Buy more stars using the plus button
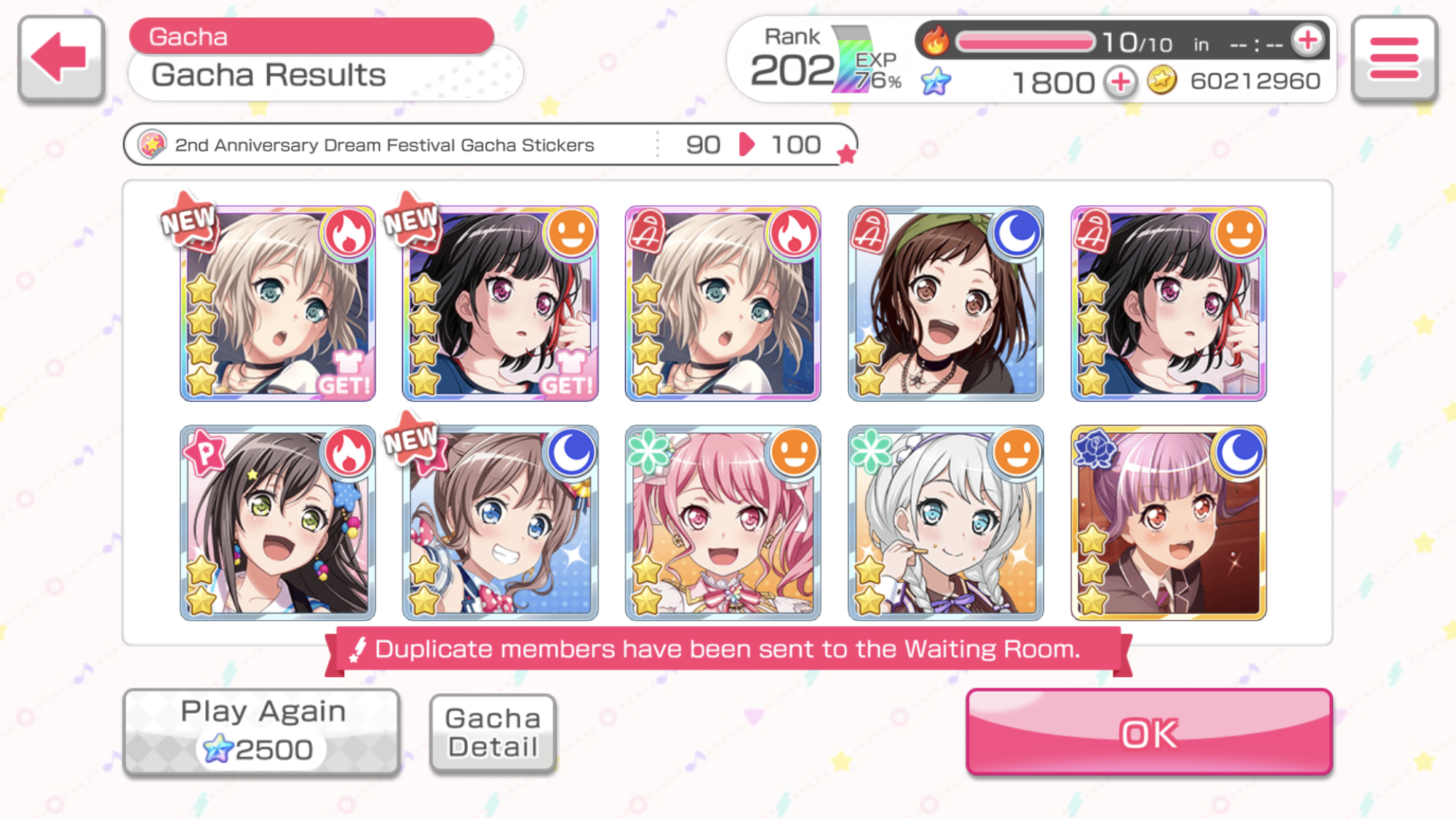This screenshot has height=819, width=1456. pos(1120,82)
